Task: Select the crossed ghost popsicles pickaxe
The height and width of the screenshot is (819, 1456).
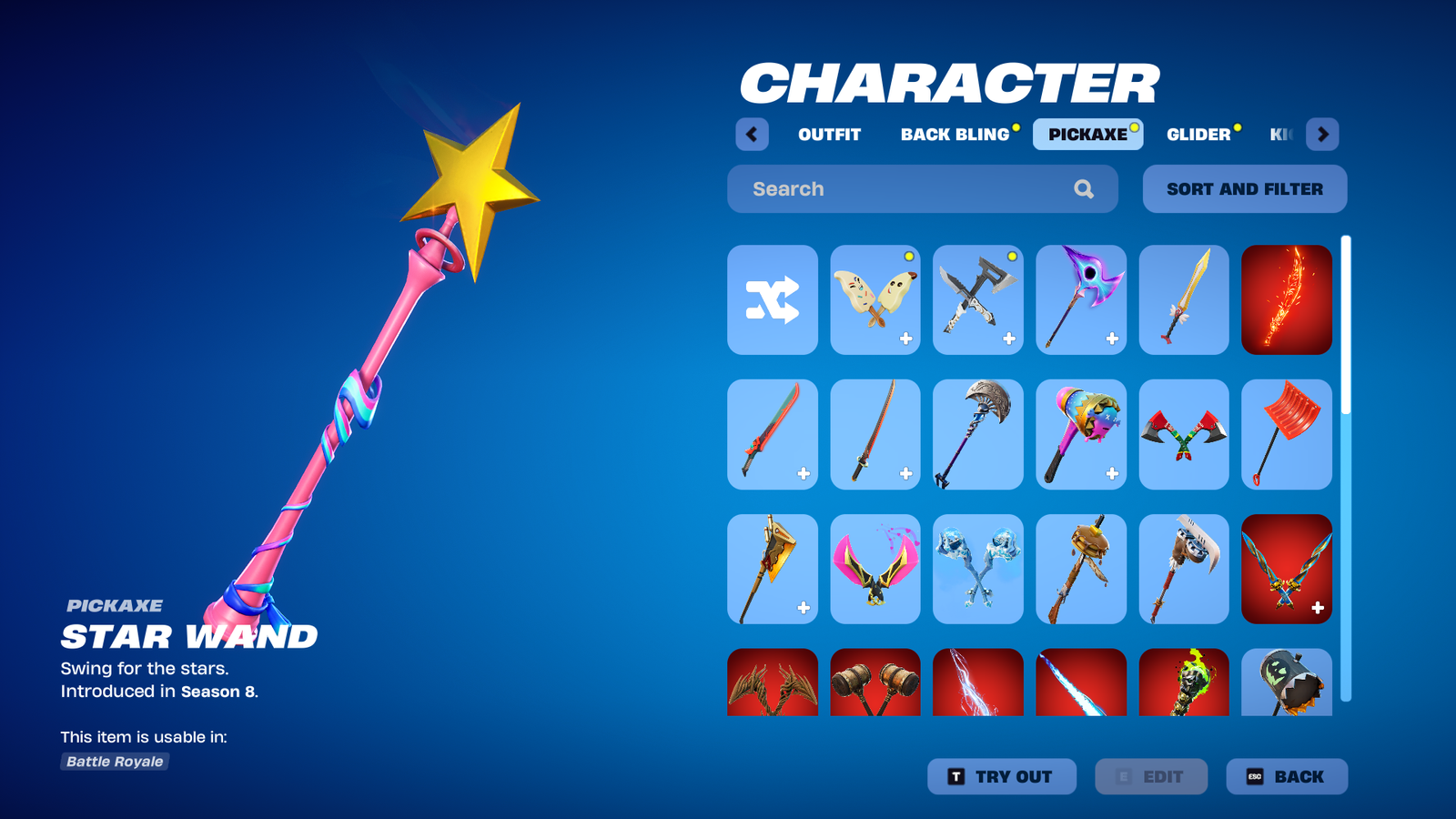Action: tap(875, 300)
